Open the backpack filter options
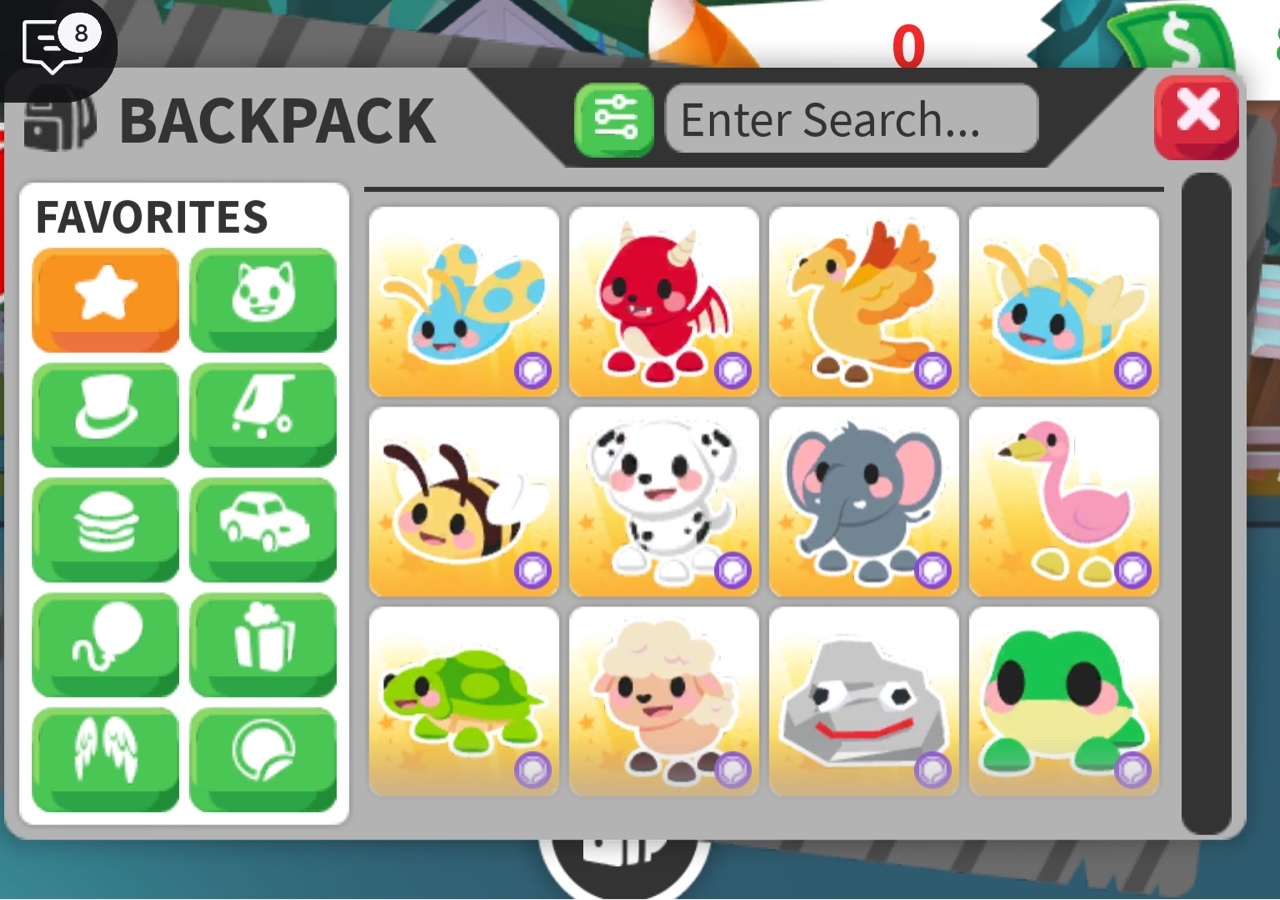Image resolution: width=1280 pixels, height=900 pixels. click(614, 119)
